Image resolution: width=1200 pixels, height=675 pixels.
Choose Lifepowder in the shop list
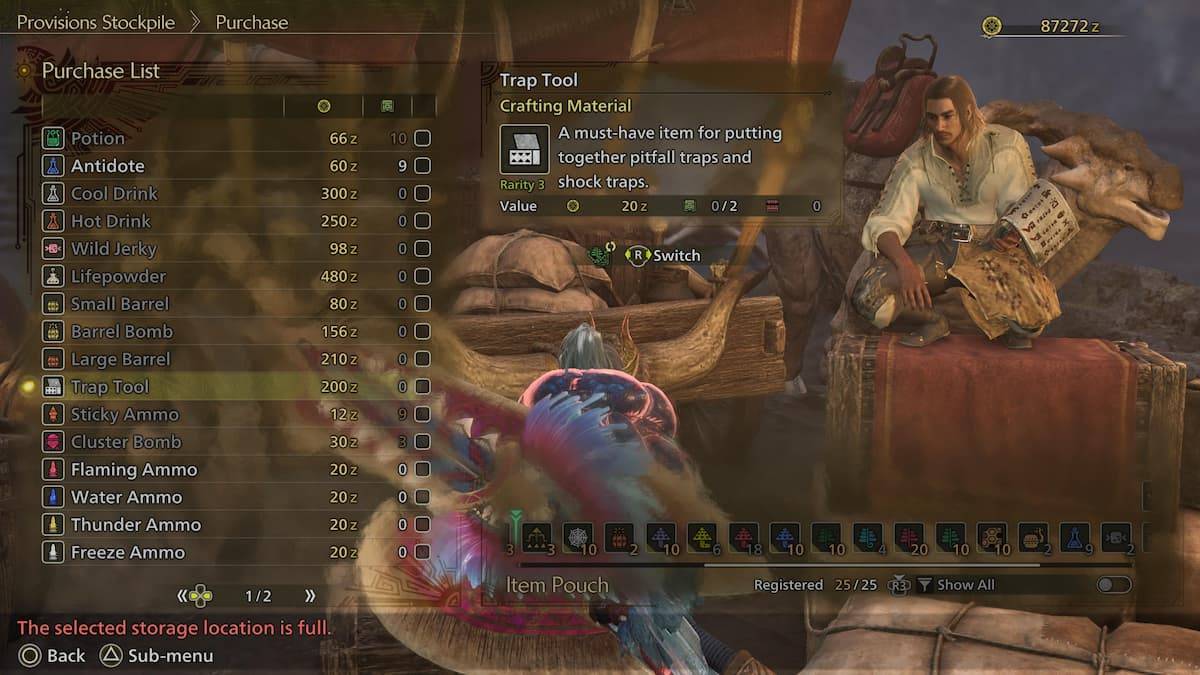(118, 276)
